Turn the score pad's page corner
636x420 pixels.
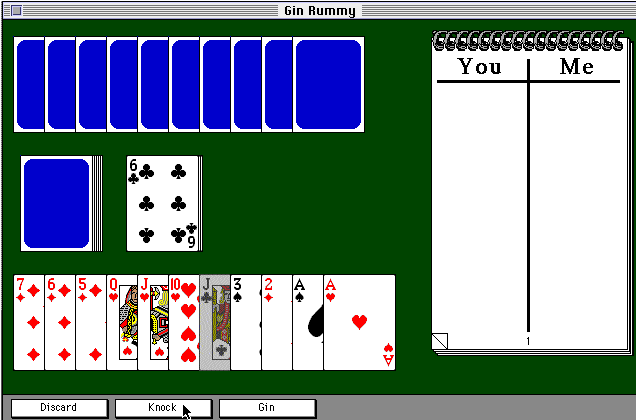[x=440, y=342]
